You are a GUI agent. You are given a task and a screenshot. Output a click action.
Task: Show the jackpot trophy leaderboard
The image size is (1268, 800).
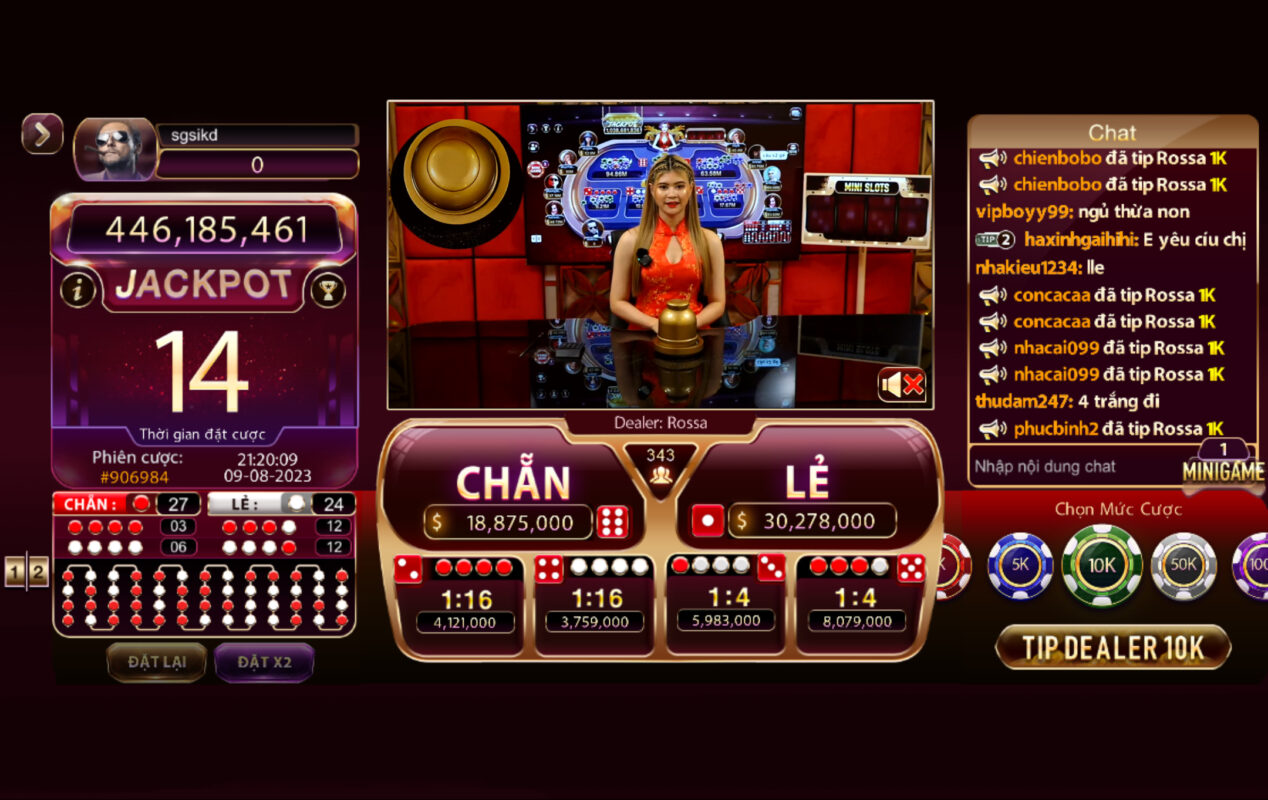[x=327, y=290]
